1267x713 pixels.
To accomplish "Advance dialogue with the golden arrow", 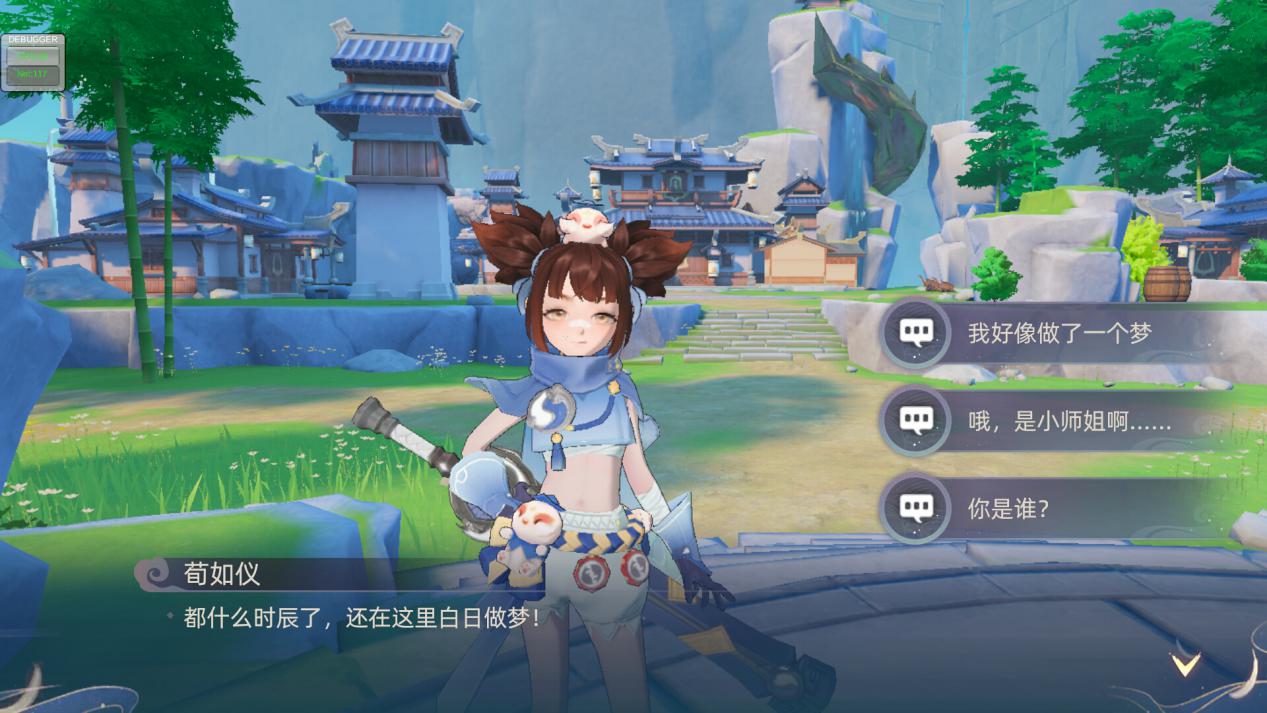I will (1186, 663).
